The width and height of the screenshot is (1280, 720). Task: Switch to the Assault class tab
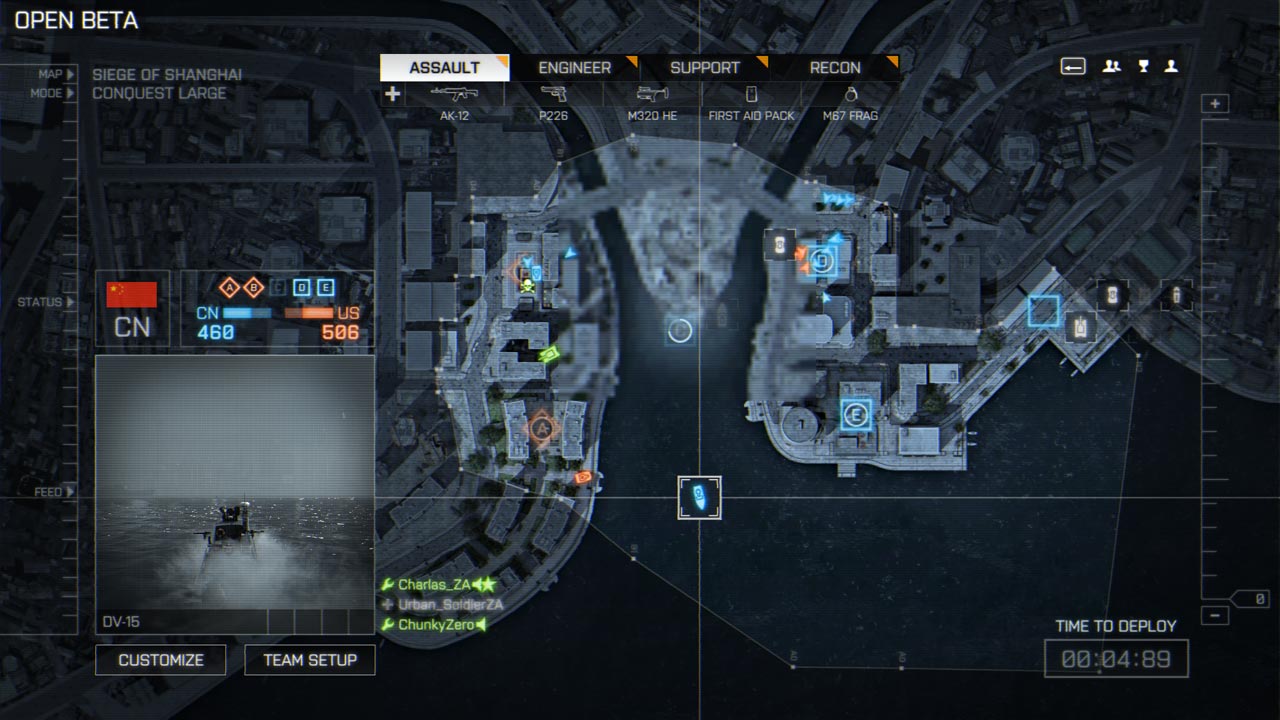(444, 68)
